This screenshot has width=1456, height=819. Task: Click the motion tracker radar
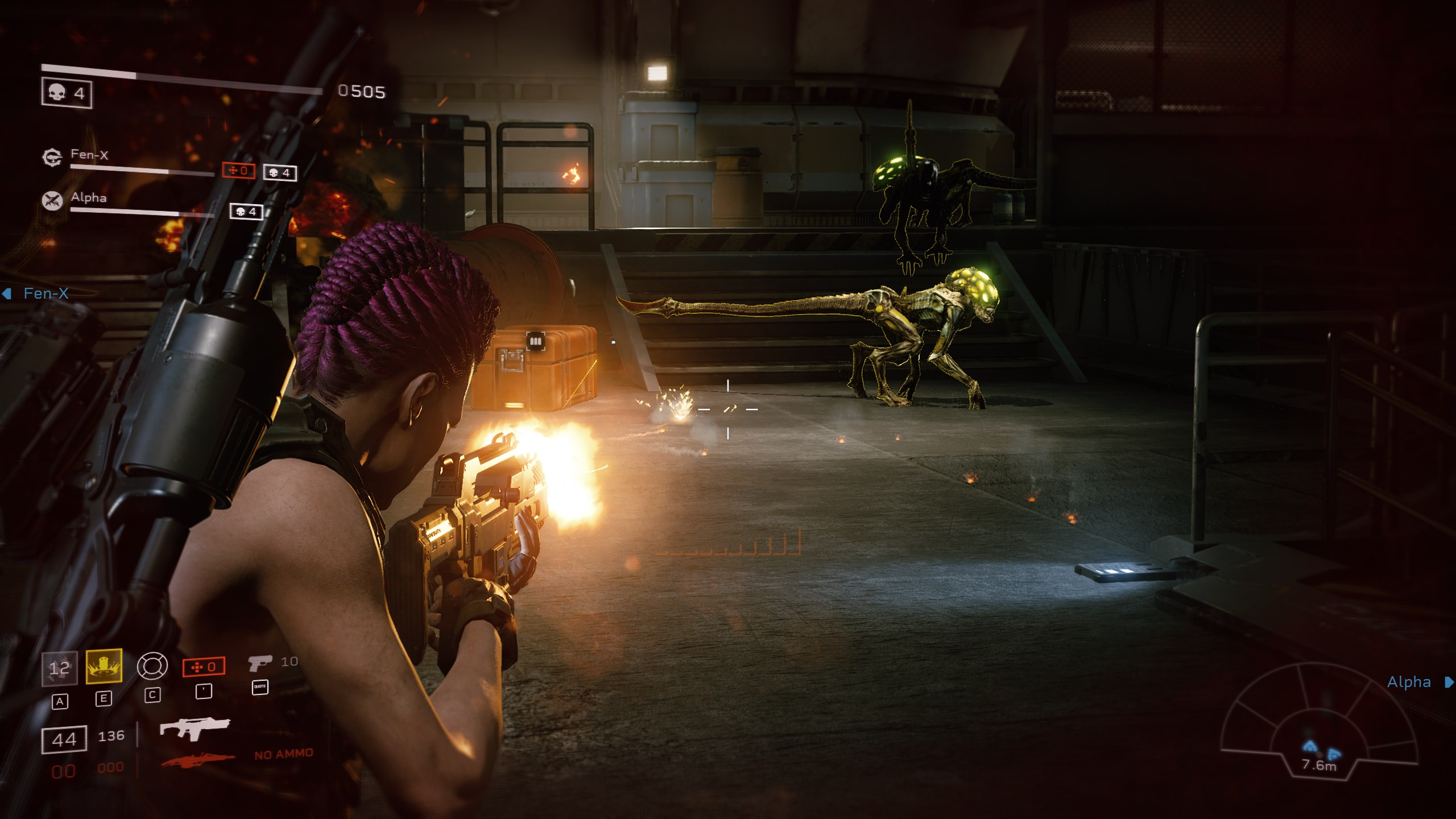[x=1319, y=723]
